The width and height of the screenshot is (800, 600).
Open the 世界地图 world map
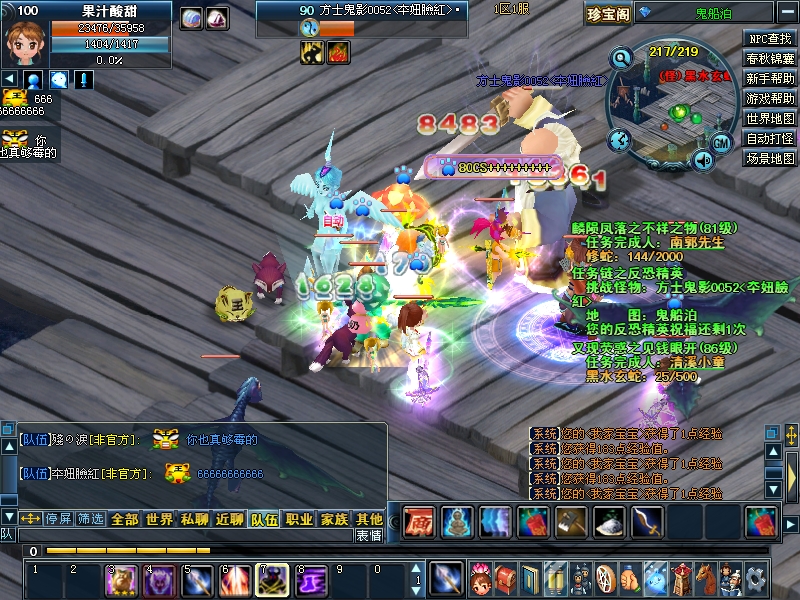[x=770, y=119]
